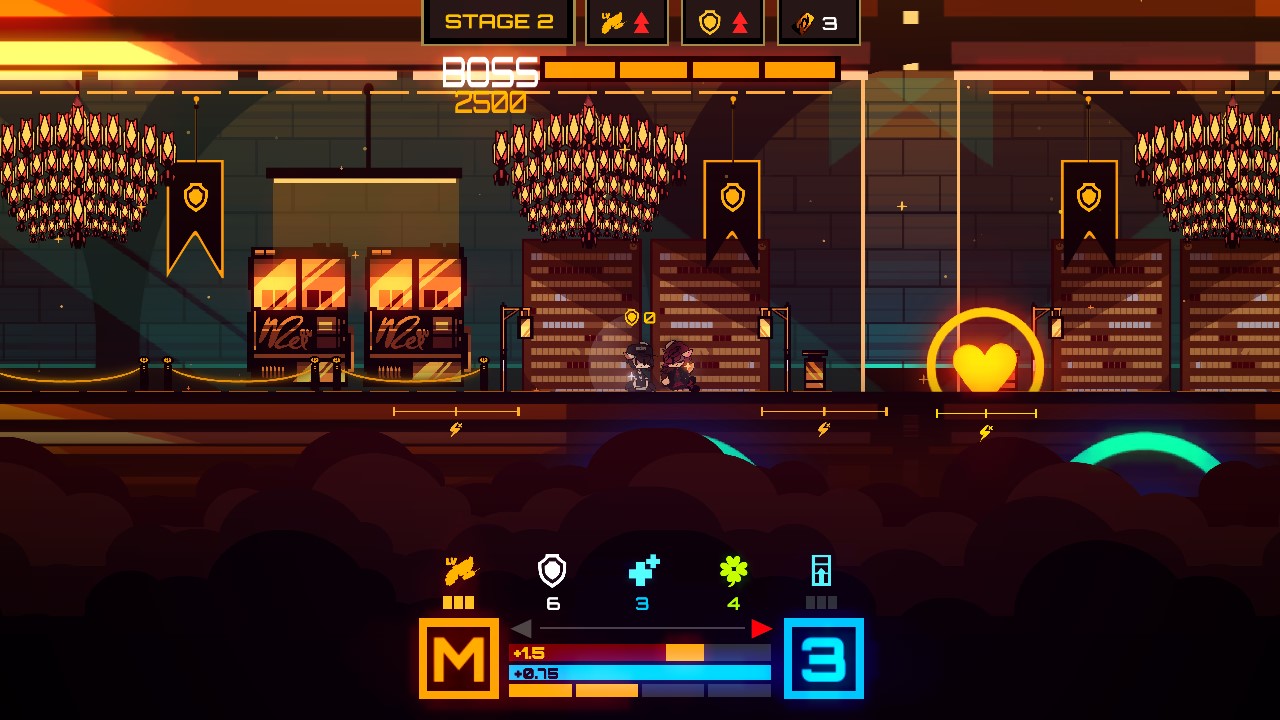Screen dimensions: 1280x720
Task: Select the orange attack claw icon on HUD
Action: coord(459,572)
